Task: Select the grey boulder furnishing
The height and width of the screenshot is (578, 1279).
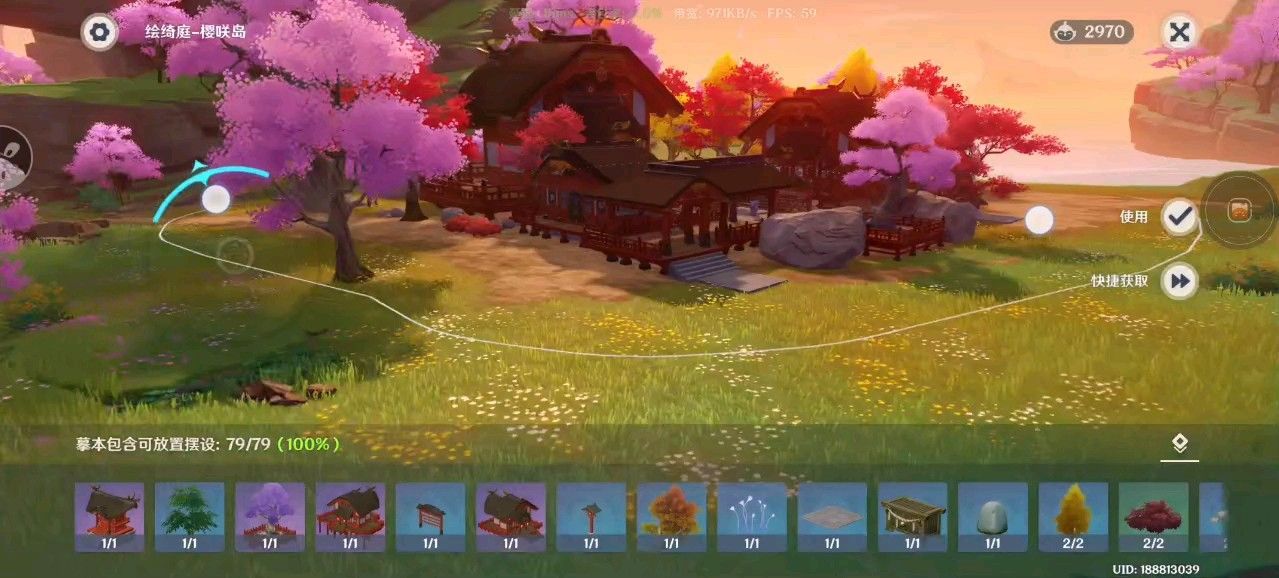Action: click(x=992, y=516)
